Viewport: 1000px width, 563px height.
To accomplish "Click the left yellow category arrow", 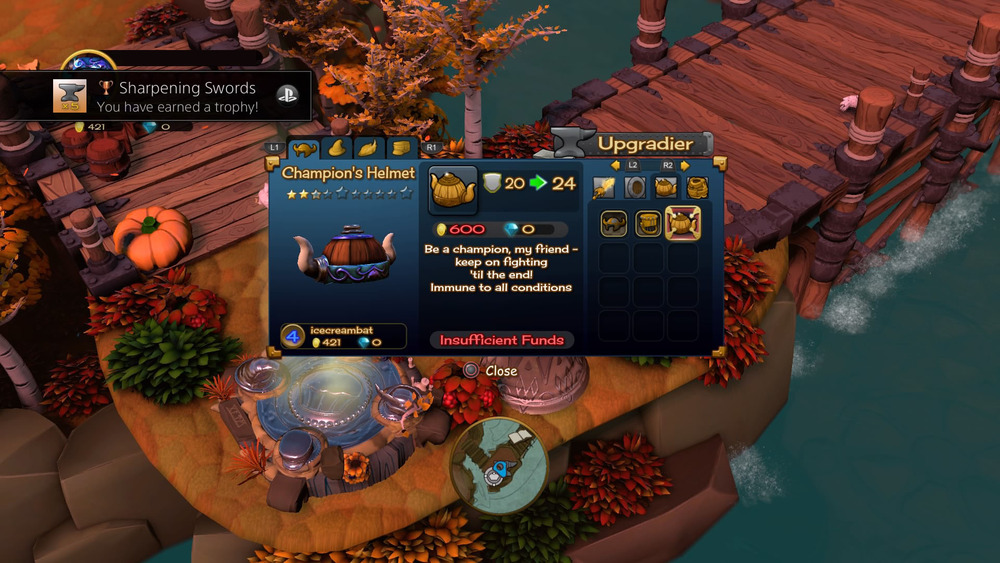I will [x=617, y=165].
